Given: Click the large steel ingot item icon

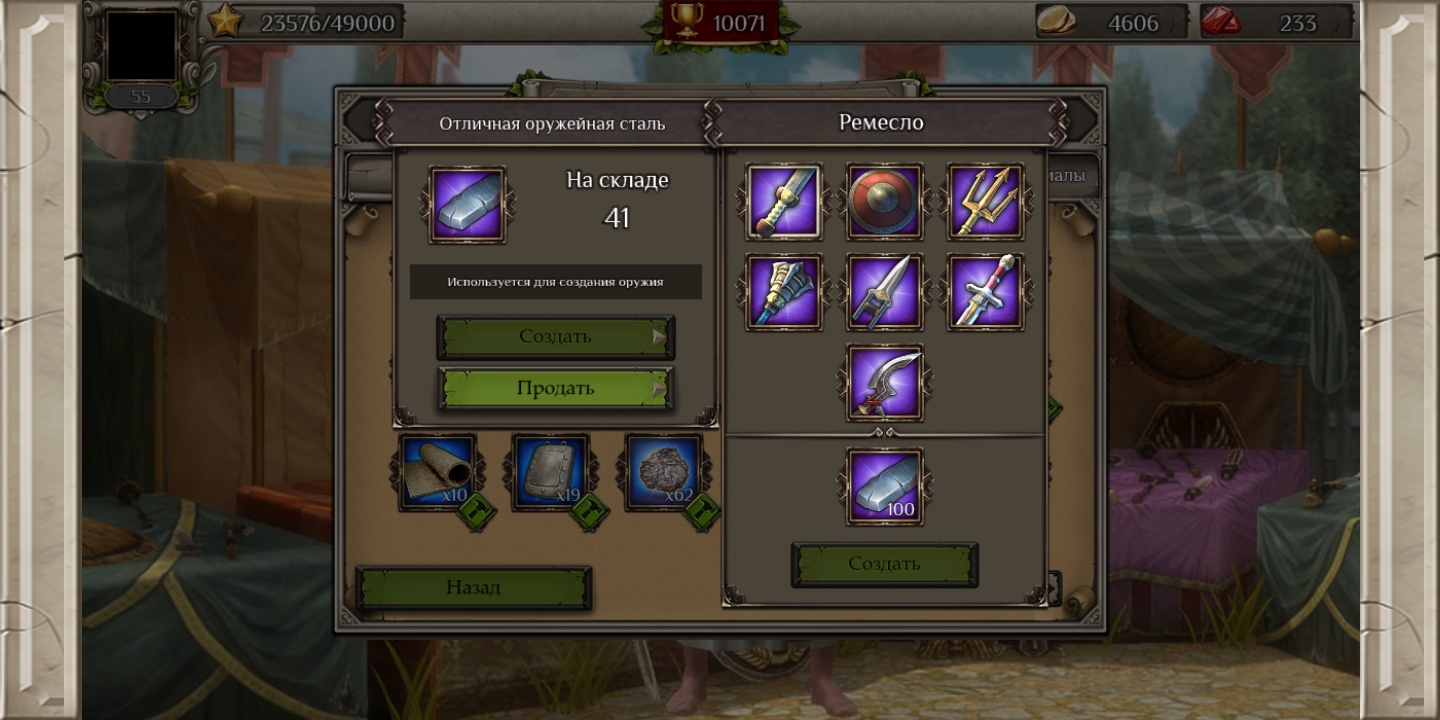Looking at the screenshot, I should 468,205.
